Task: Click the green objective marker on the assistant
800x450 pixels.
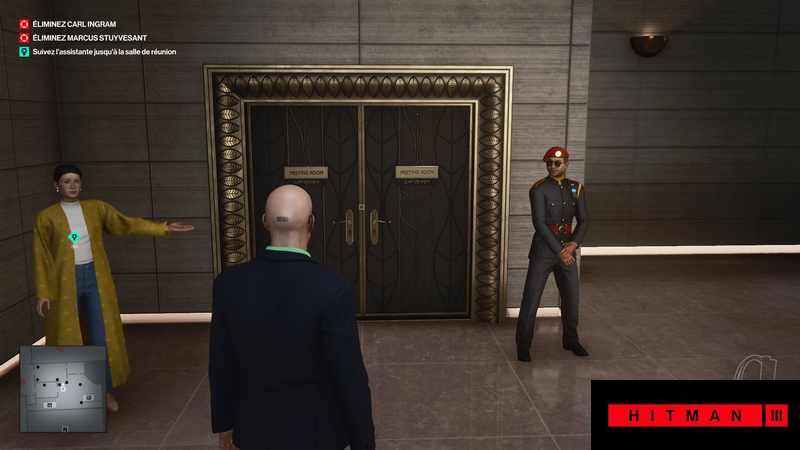Action: click(73, 237)
